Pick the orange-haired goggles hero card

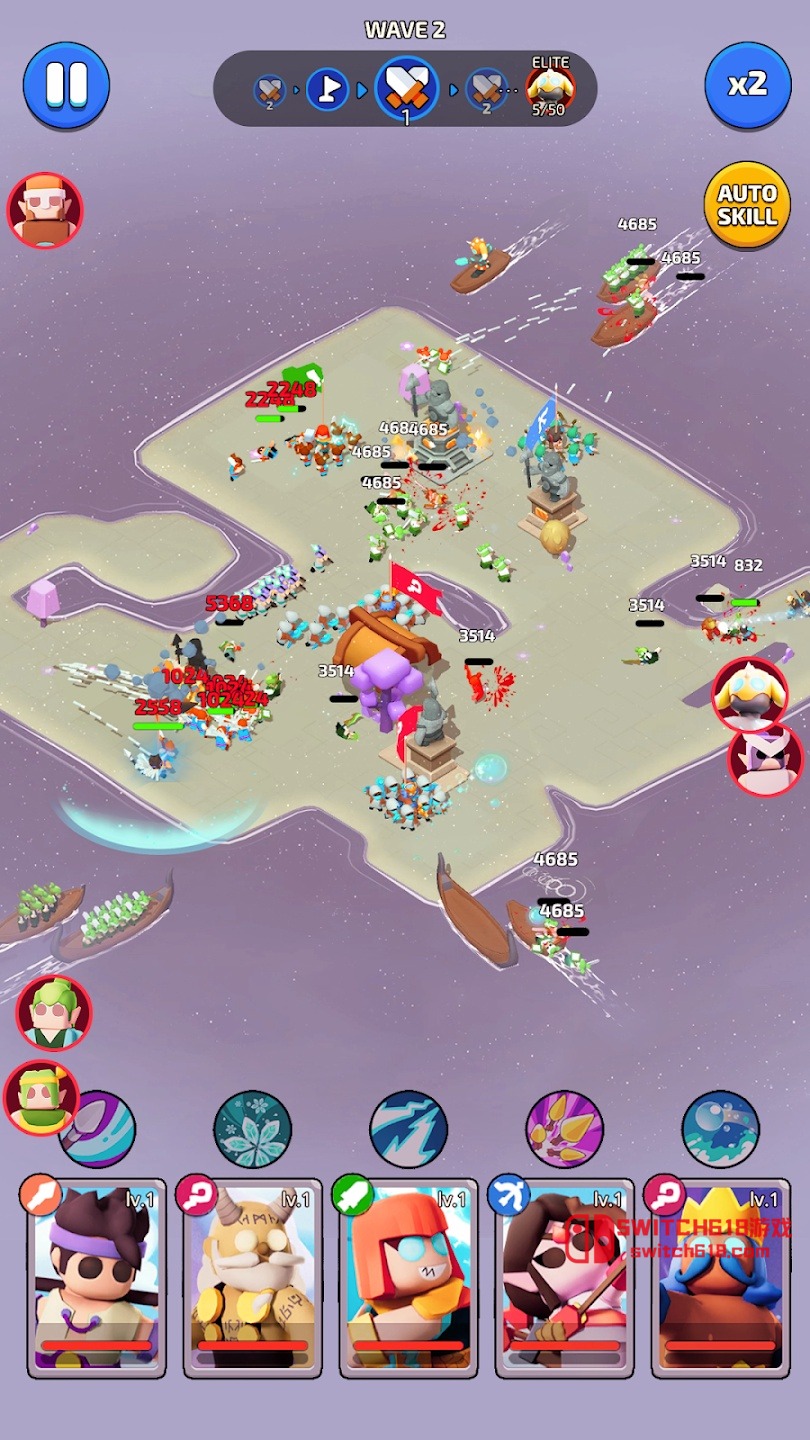point(408,1276)
